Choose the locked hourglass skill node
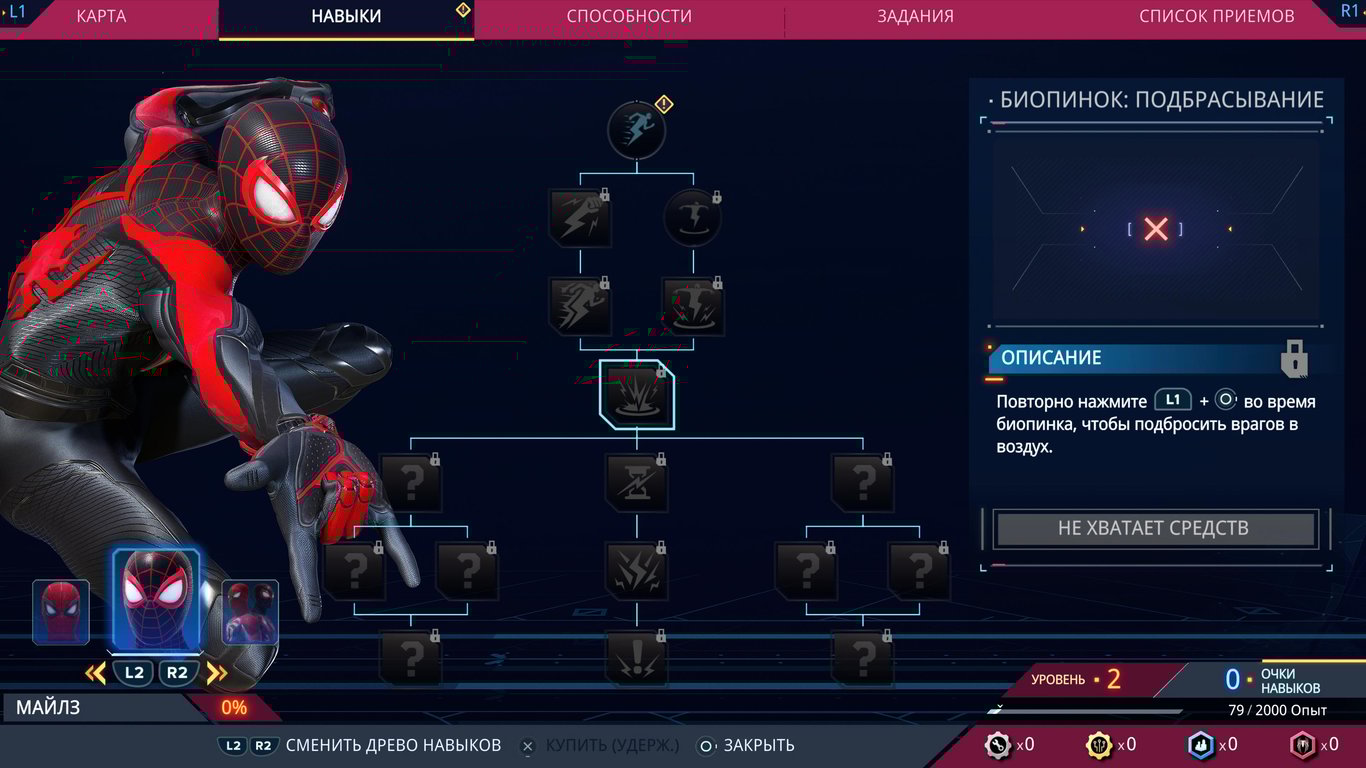 click(637, 483)
